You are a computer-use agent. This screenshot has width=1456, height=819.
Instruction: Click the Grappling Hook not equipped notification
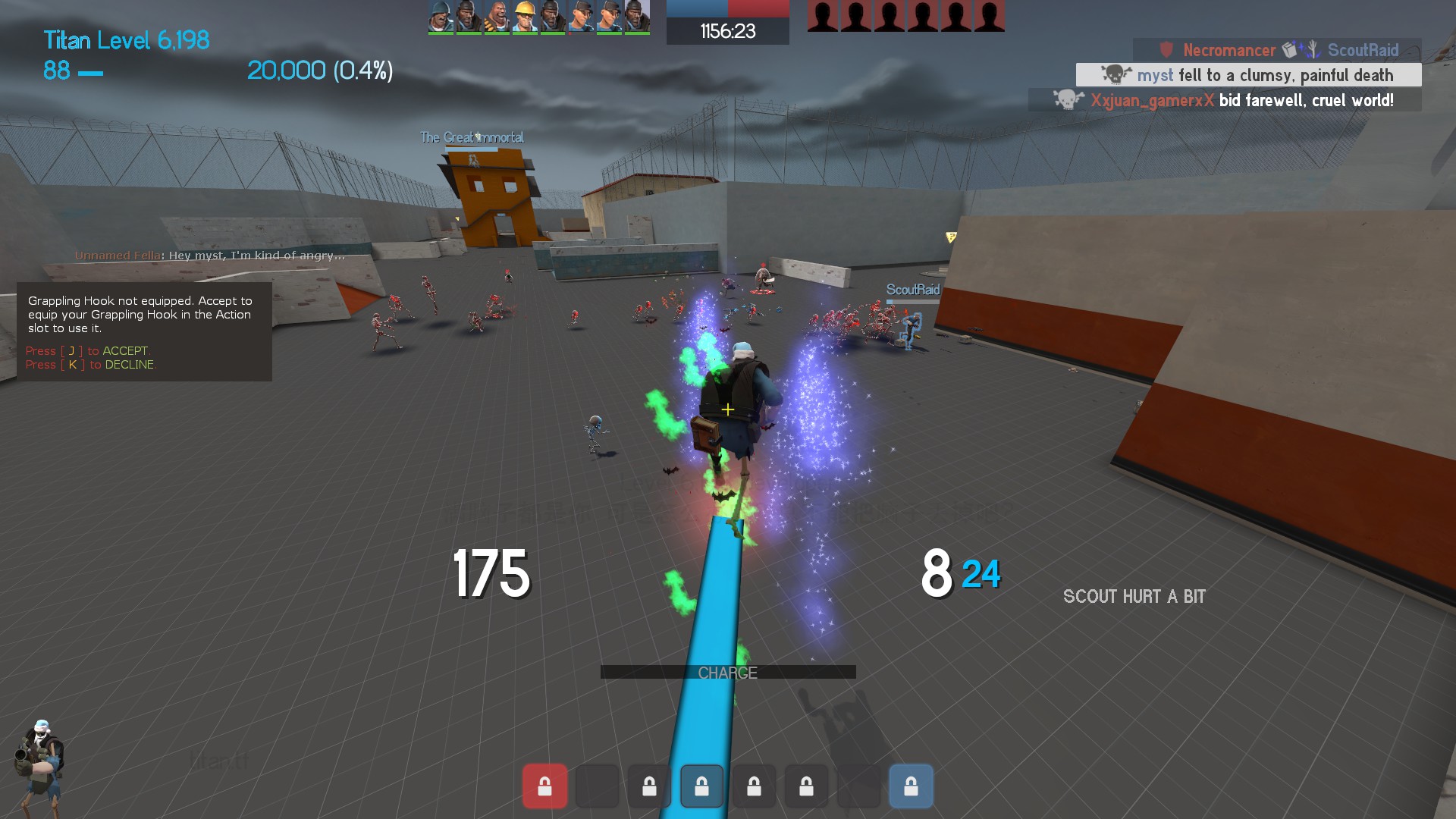[144, 331]
